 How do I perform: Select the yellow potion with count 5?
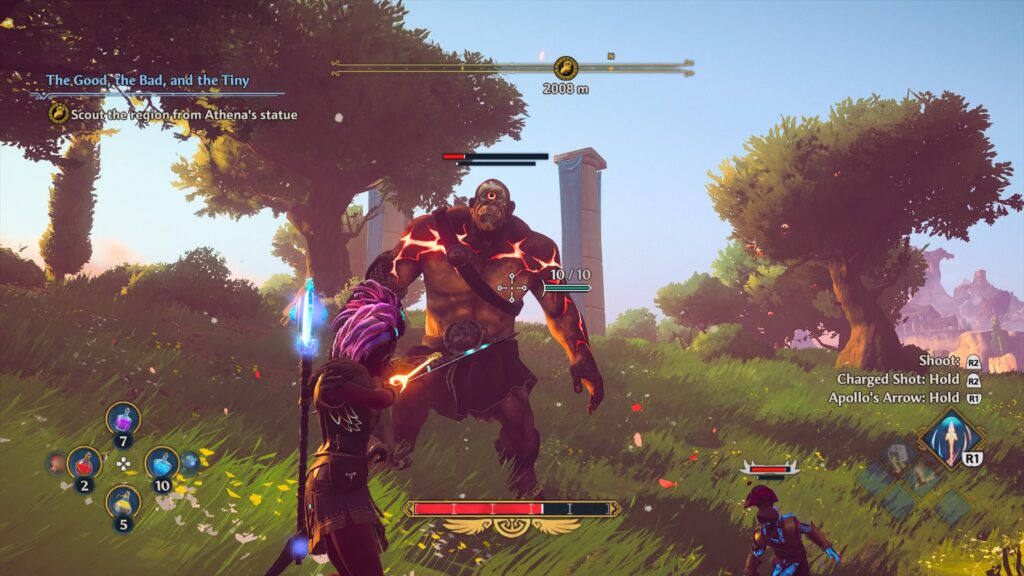point(123,500)
